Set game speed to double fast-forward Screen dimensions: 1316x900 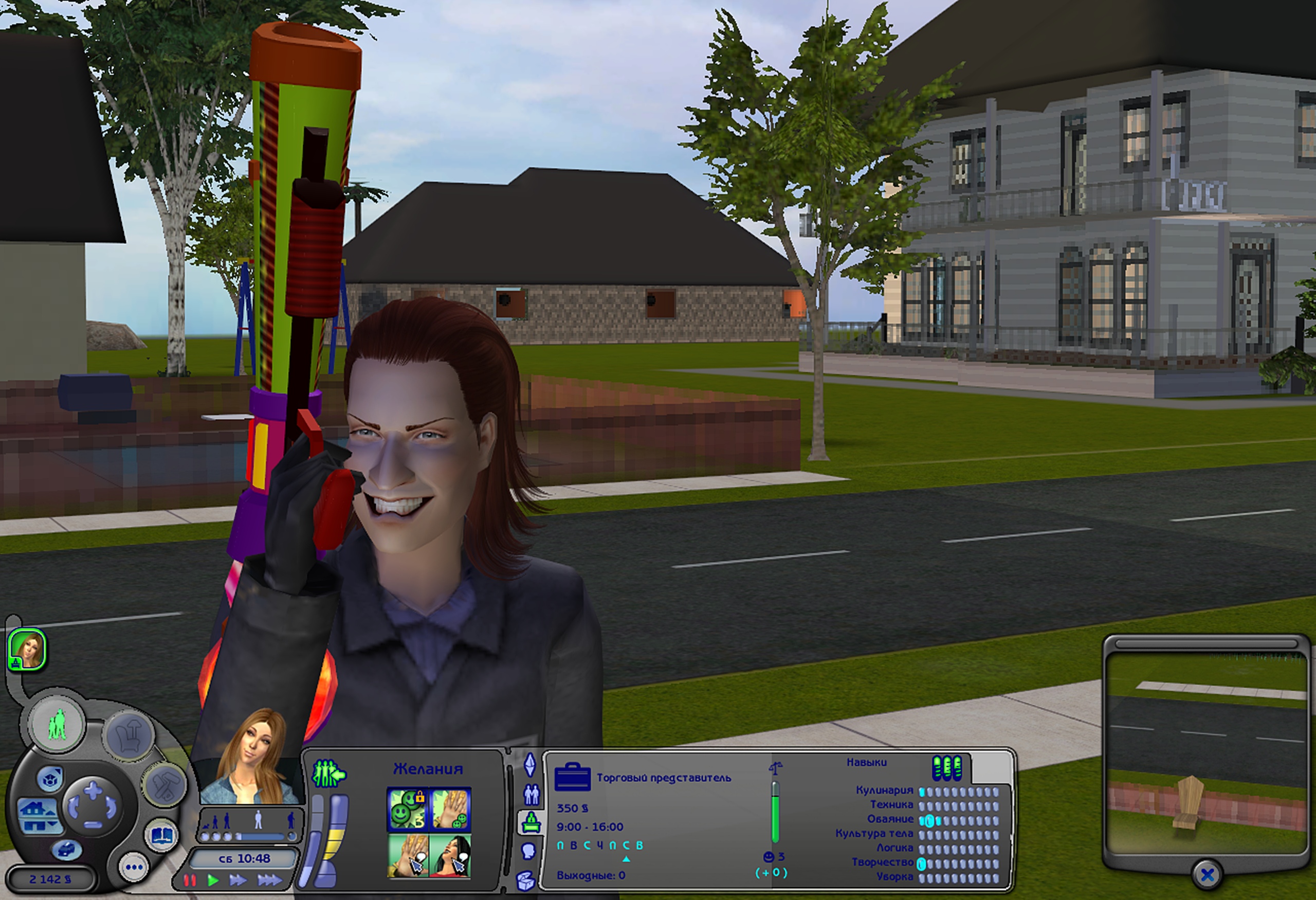coord(238,880)
